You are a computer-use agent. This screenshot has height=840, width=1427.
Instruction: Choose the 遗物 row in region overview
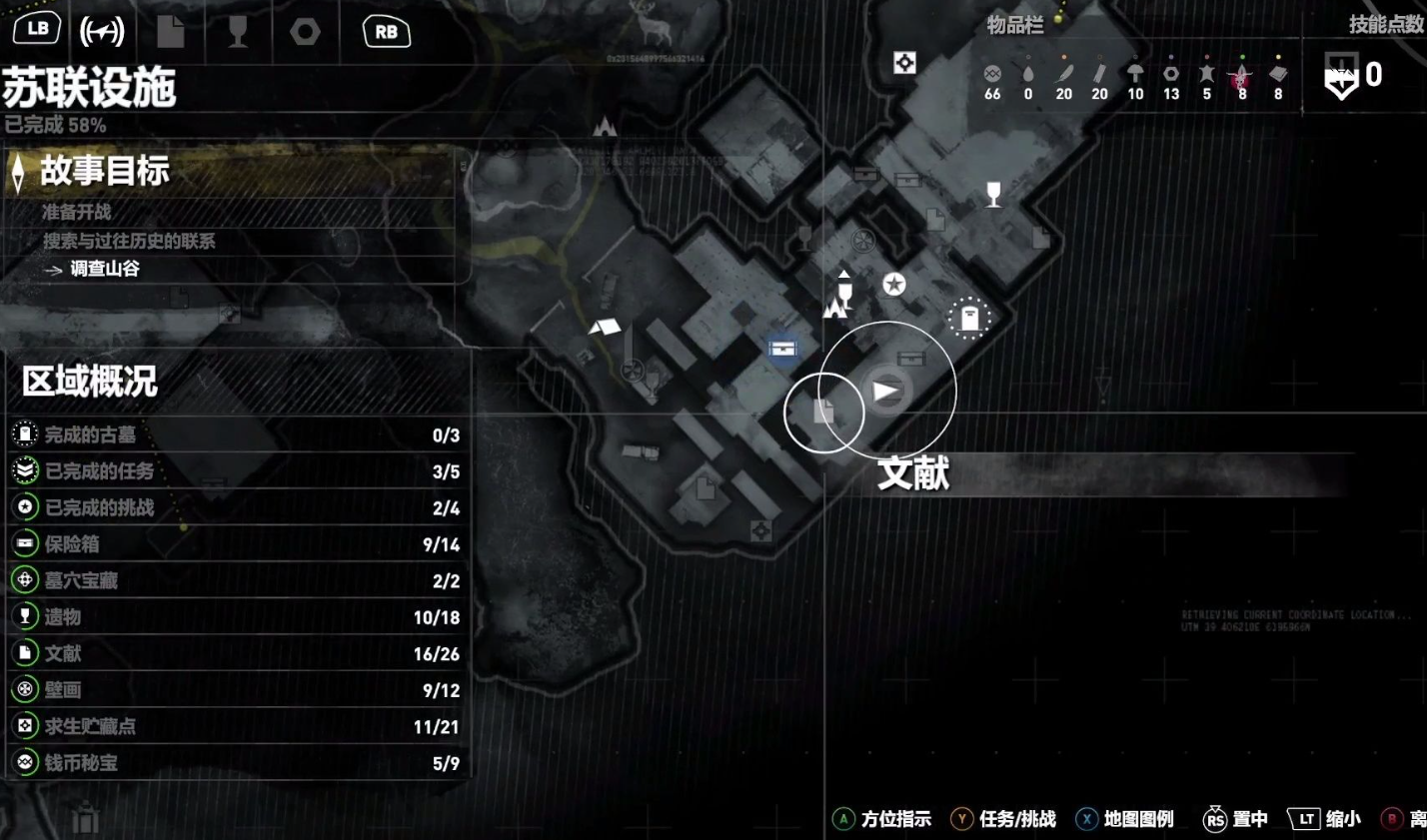tap(236, 617)
